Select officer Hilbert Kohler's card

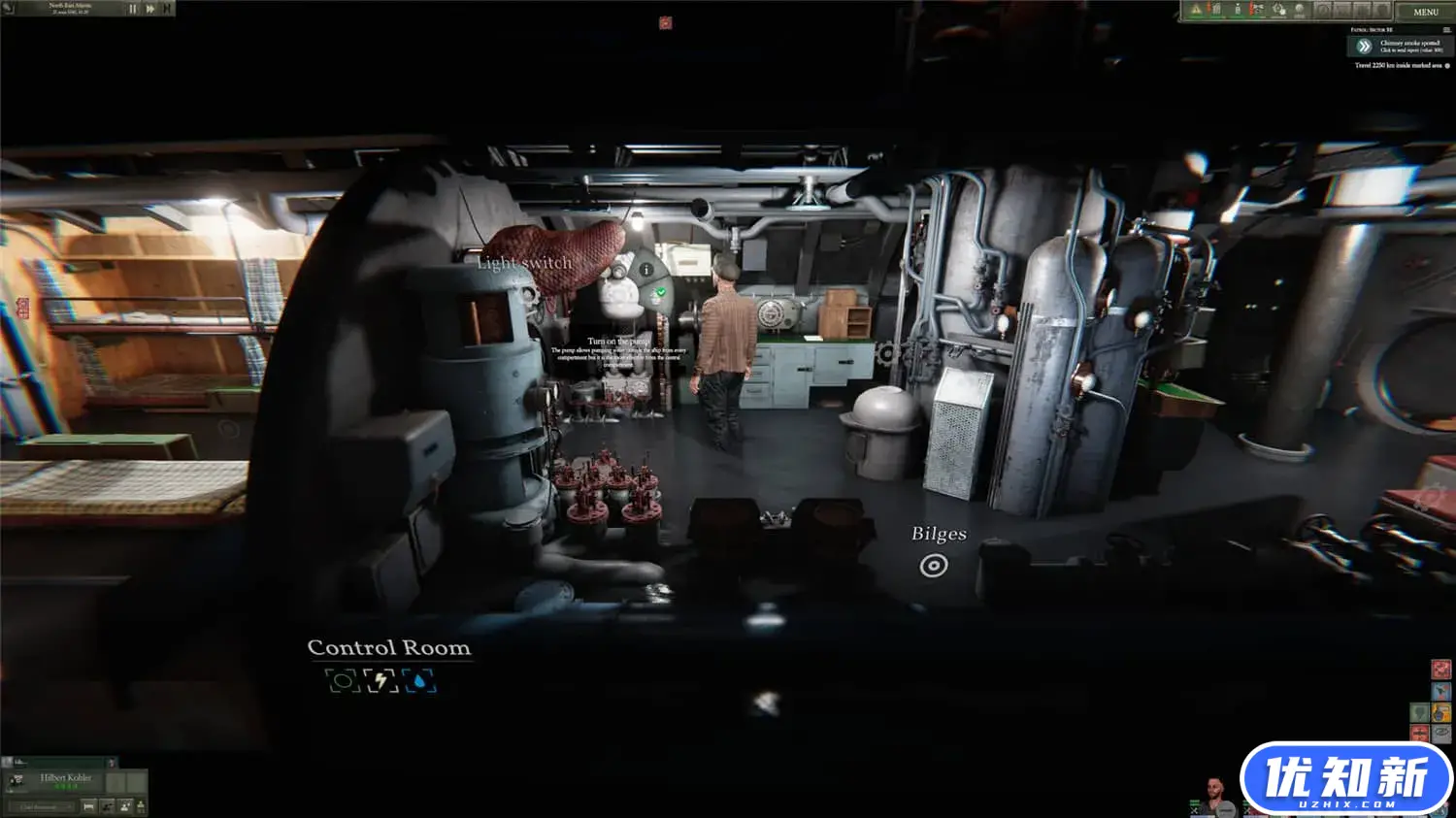[x=64, y=780]
